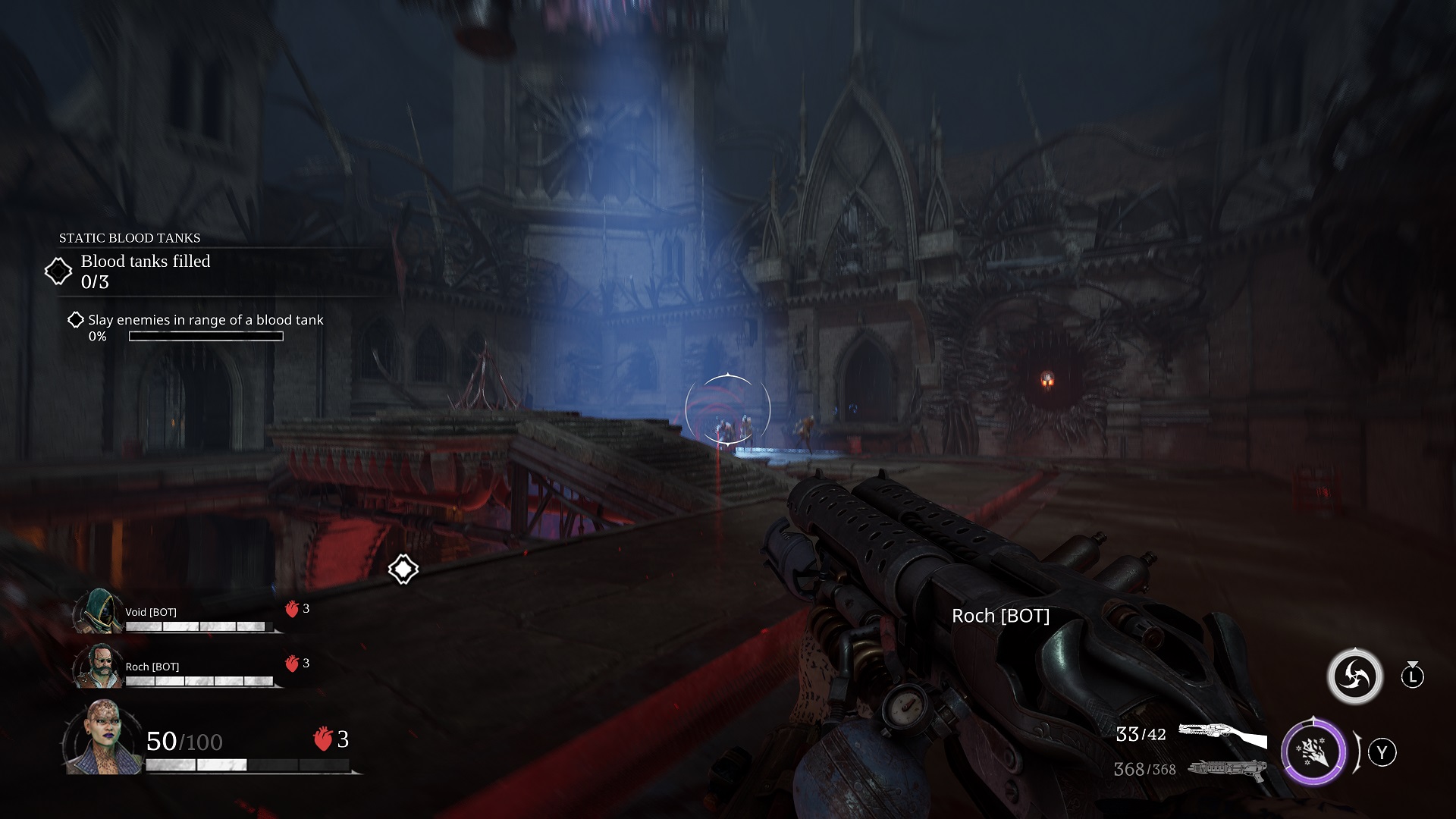The width and height of the screenshot is (1456, 819).
Task: Select the Blood tanks filled objective tracker
Action: click(145, 271)
